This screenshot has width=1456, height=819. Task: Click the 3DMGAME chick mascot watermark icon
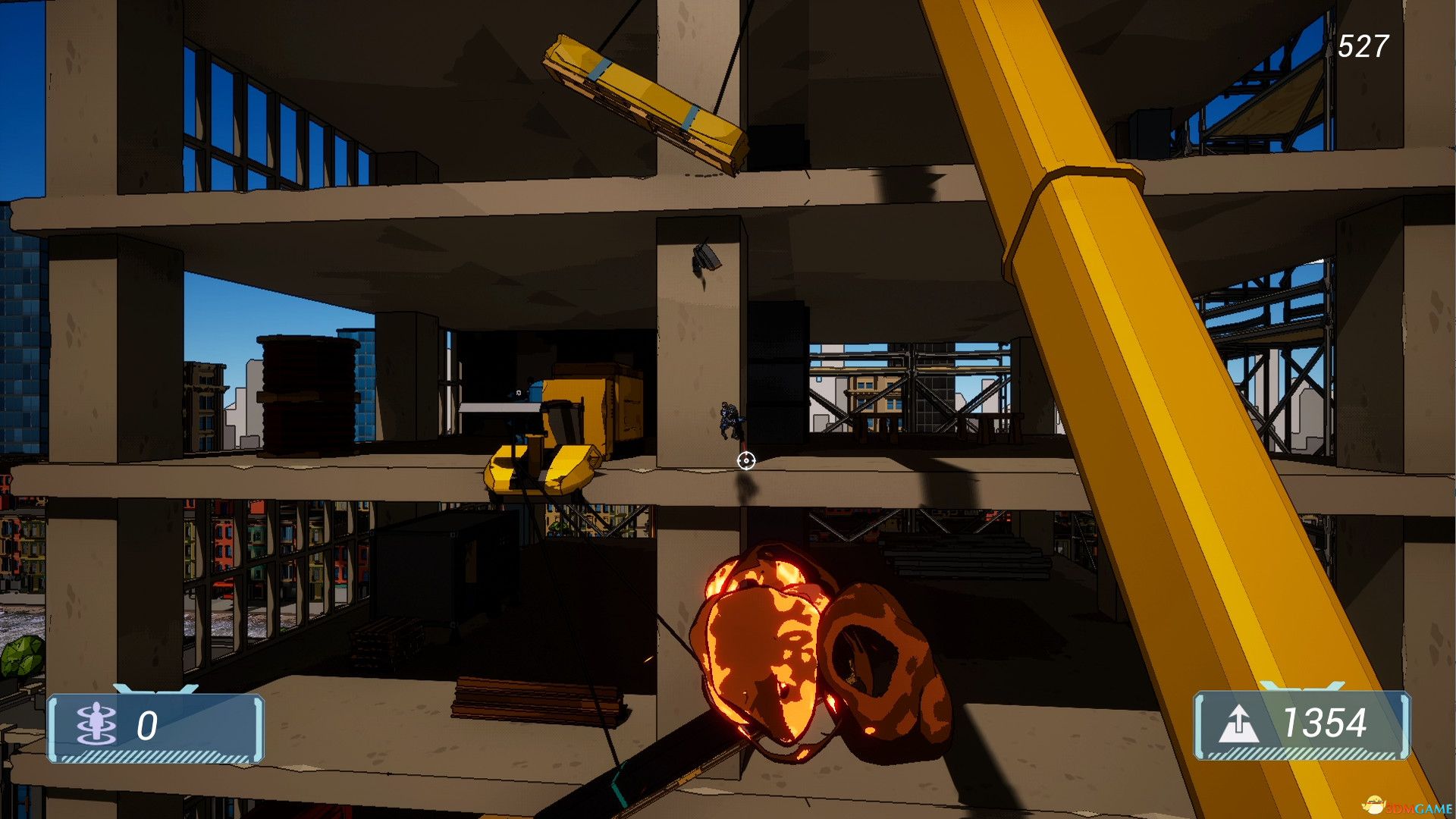click(x=1373, y=805)
